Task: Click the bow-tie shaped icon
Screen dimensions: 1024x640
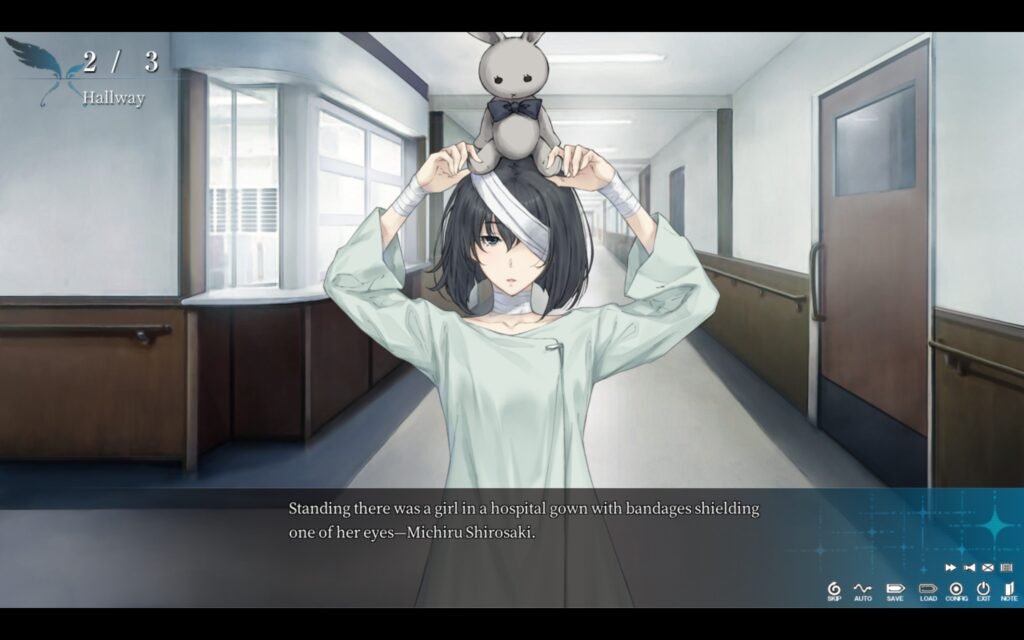Action: pyautogui.click(x=969, y=567)
